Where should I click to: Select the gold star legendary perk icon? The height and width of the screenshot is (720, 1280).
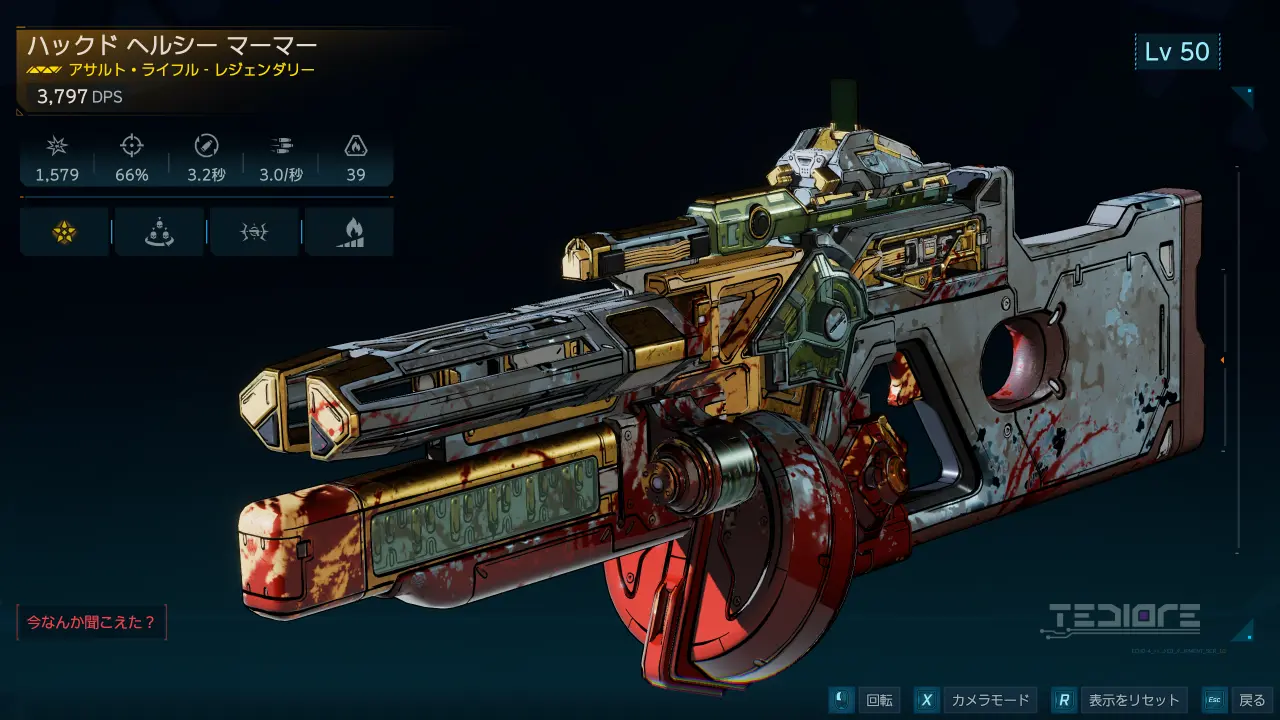coord(64,232)
